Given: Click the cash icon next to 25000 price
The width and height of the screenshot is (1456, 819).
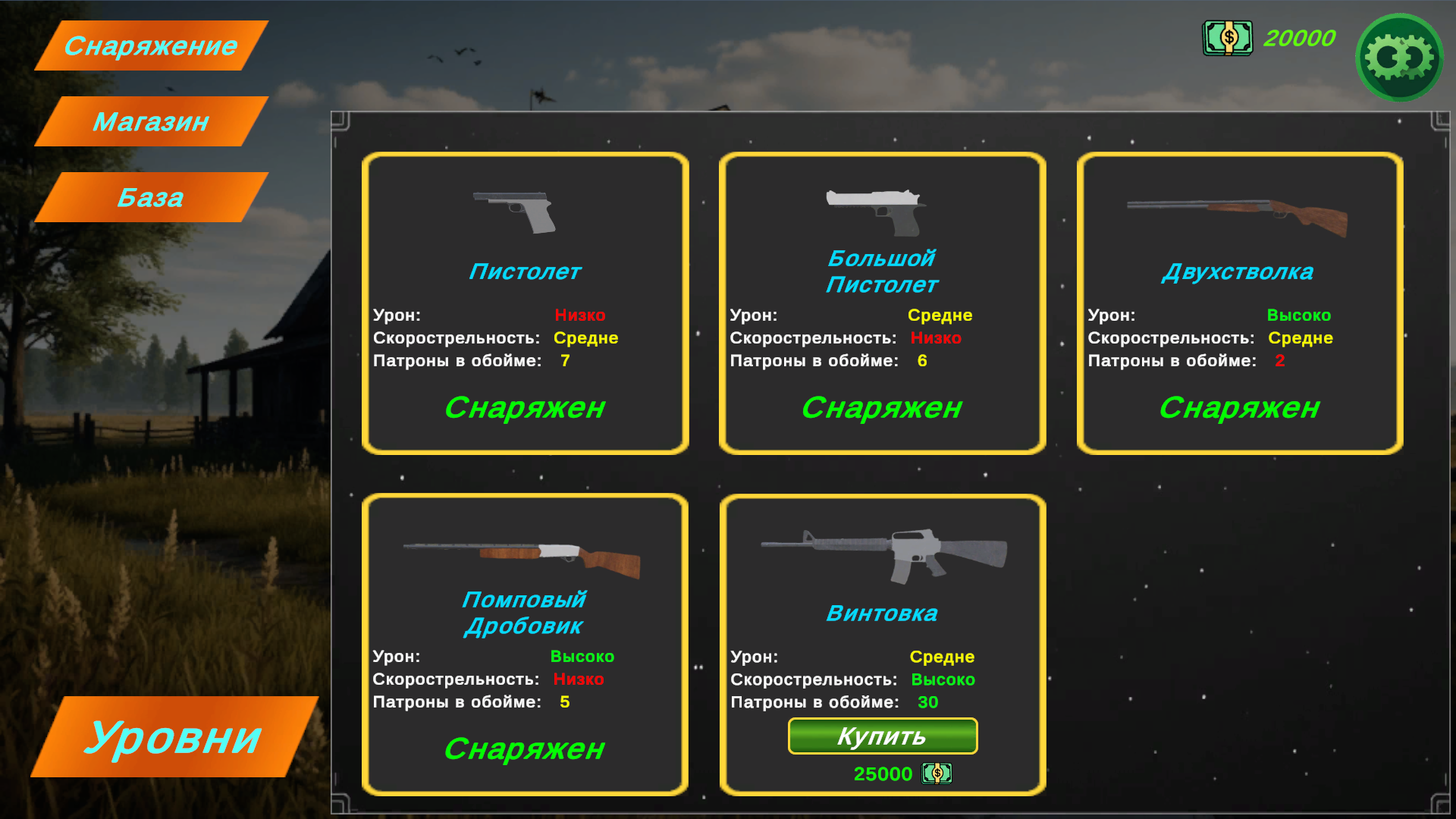Looking at the screenshot, I should pos(936,773).
